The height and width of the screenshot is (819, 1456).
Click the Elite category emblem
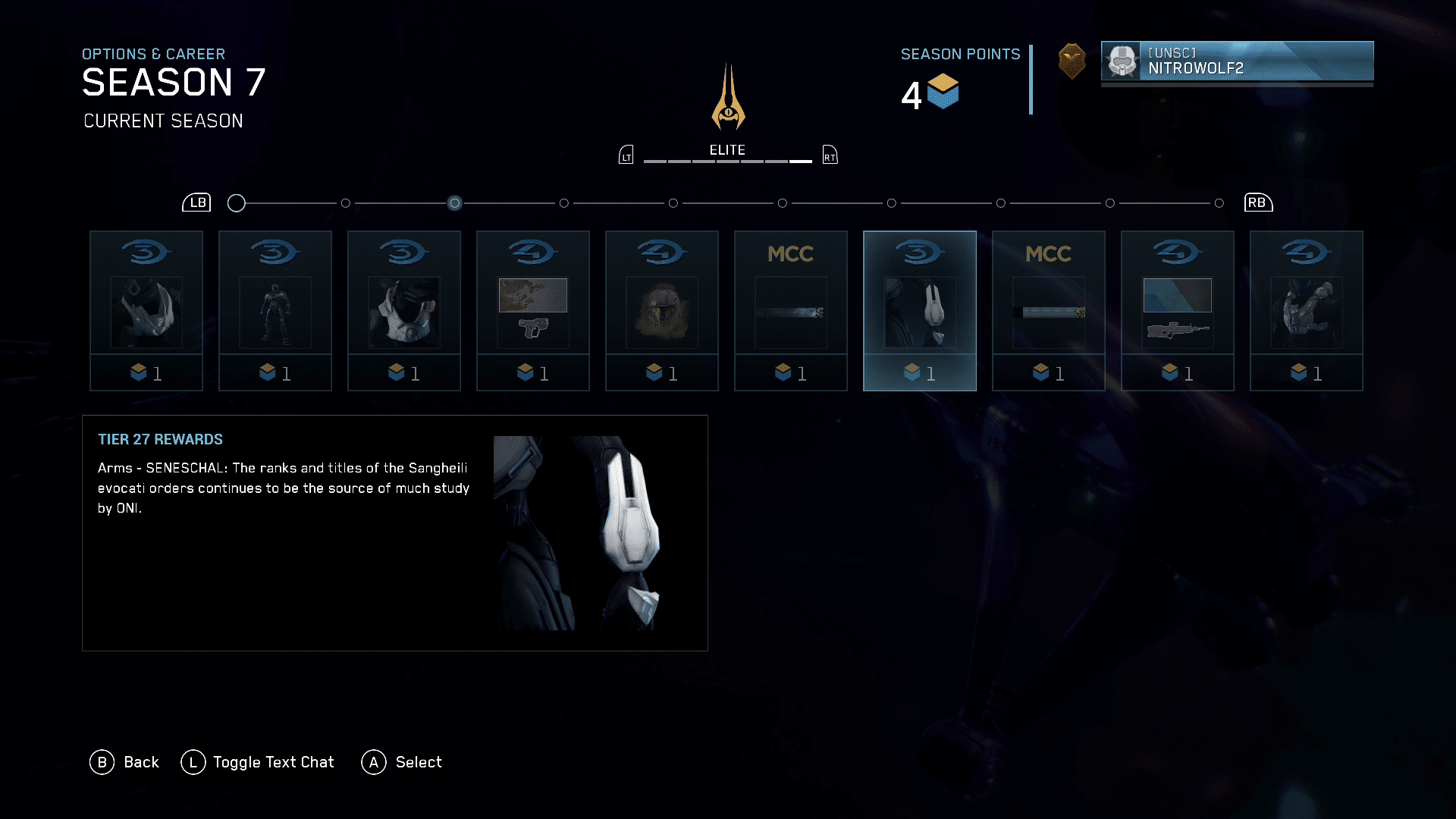(728, 97)
